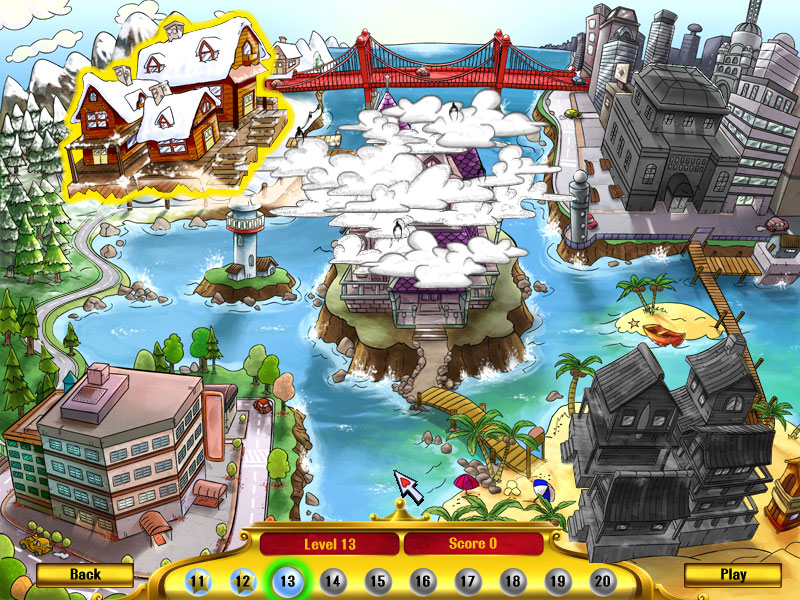Choose level 15 orb
This screenshot has width=800, height=600.
[377, 581]
